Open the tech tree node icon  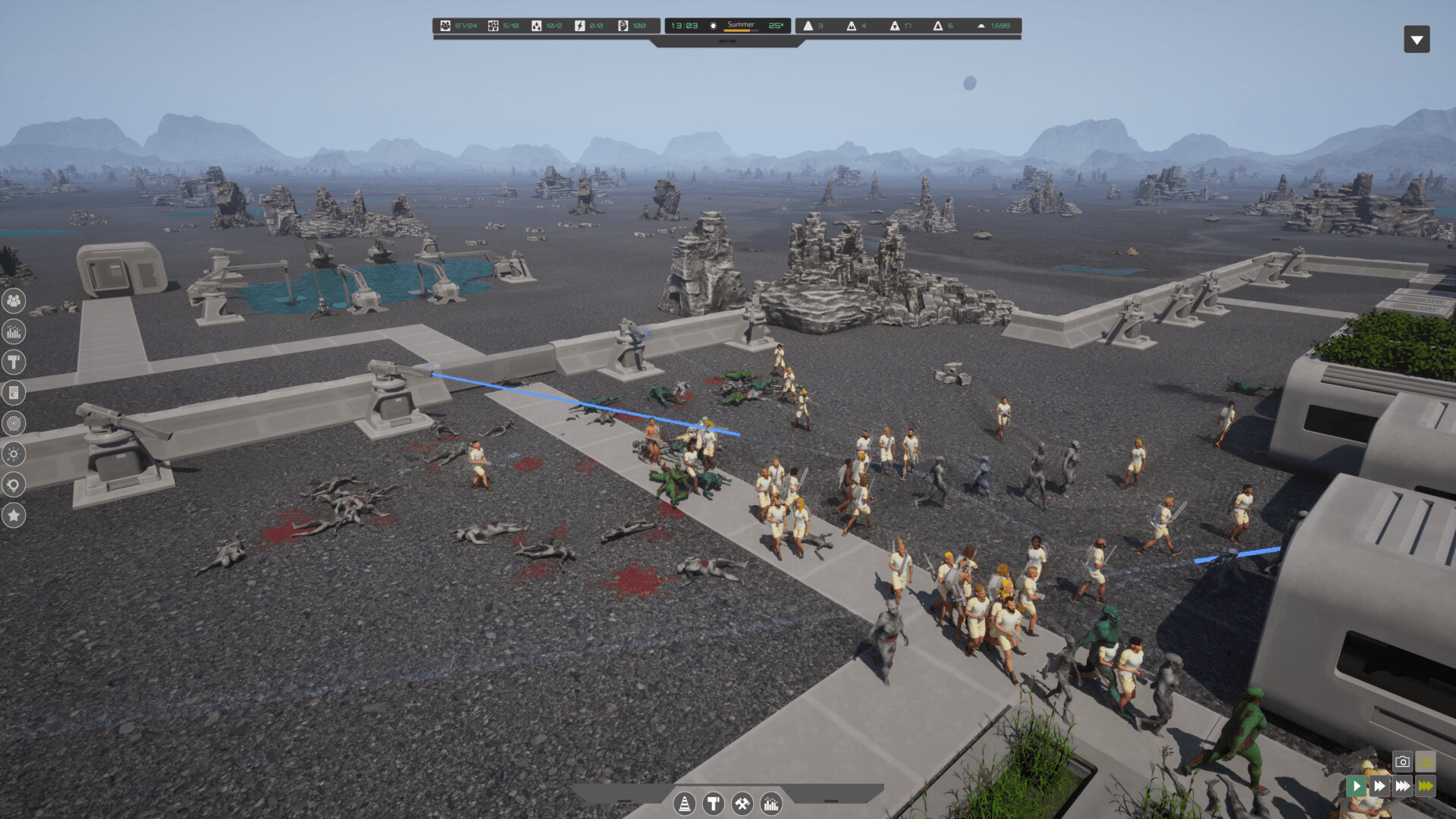click(x=14, y=454)
